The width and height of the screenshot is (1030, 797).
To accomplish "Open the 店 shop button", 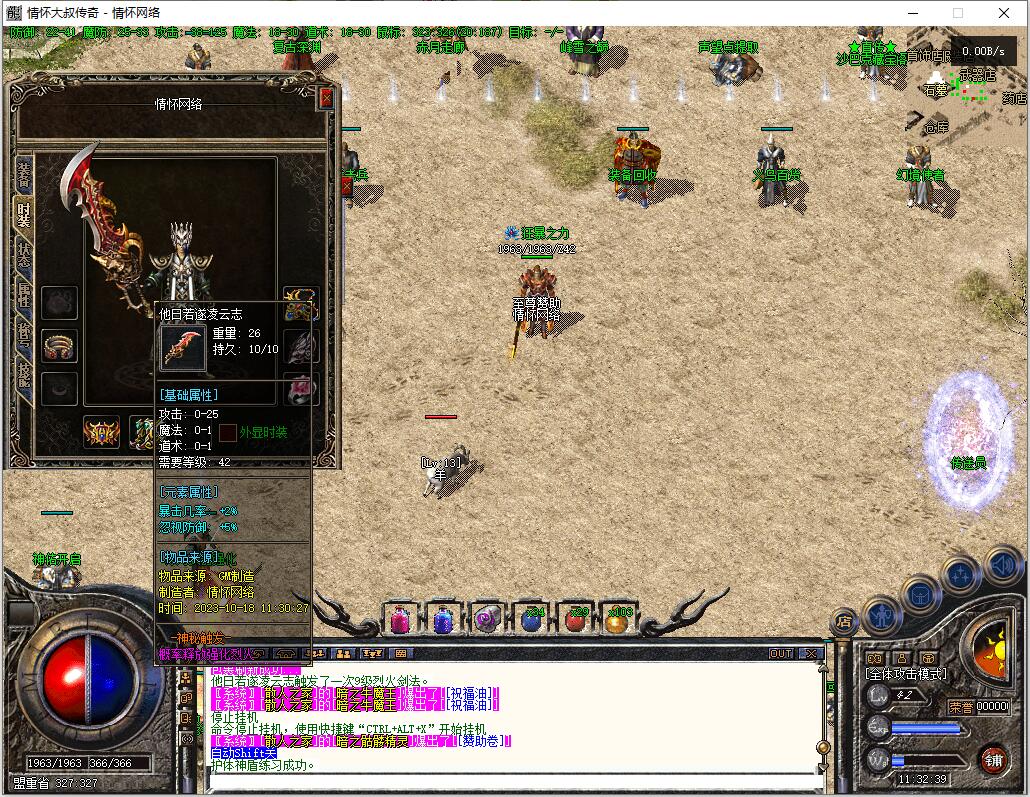I will [x=843, y=622].
